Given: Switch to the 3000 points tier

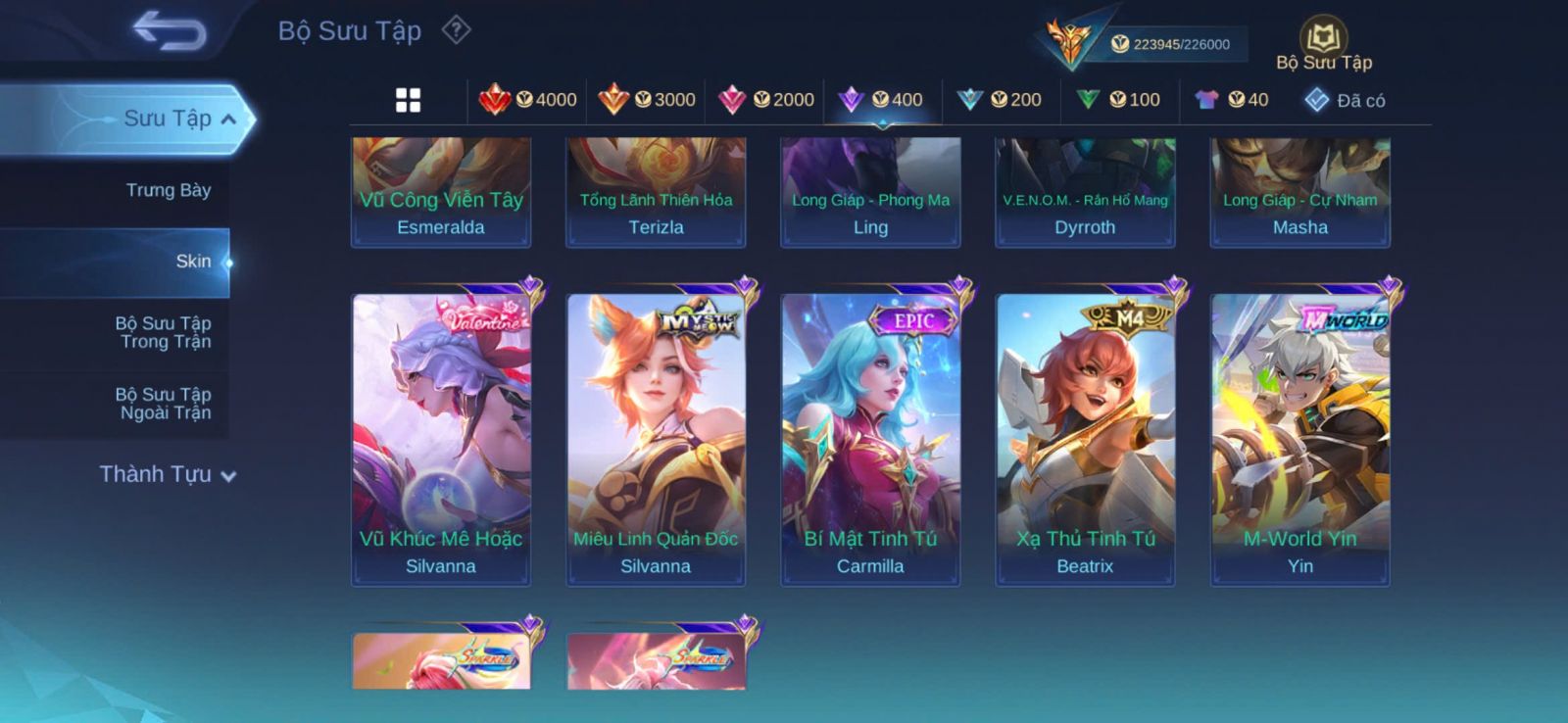Looking at the screenshot, I should tap(647, 100).
